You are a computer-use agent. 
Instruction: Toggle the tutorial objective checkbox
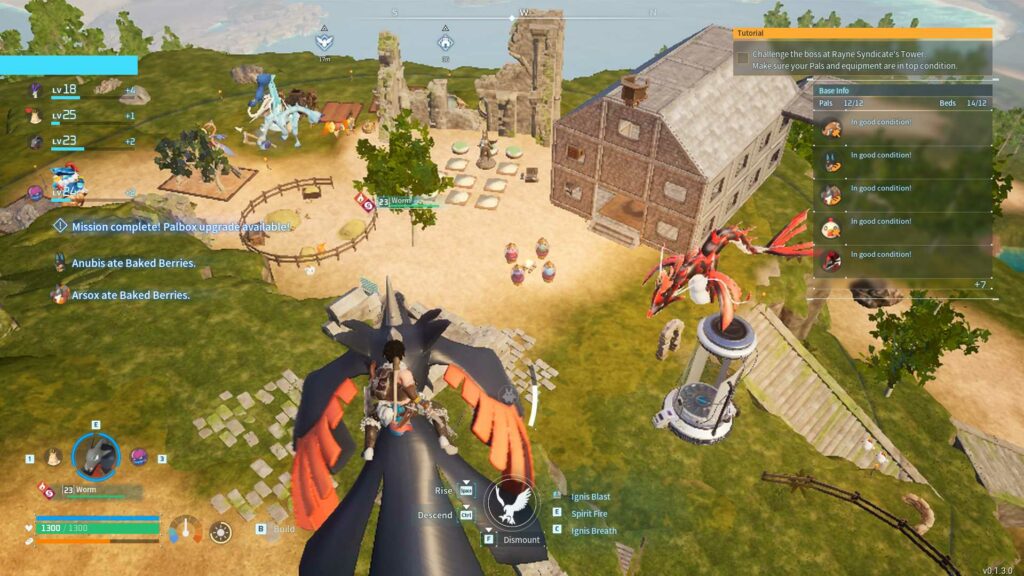[742, 59]
